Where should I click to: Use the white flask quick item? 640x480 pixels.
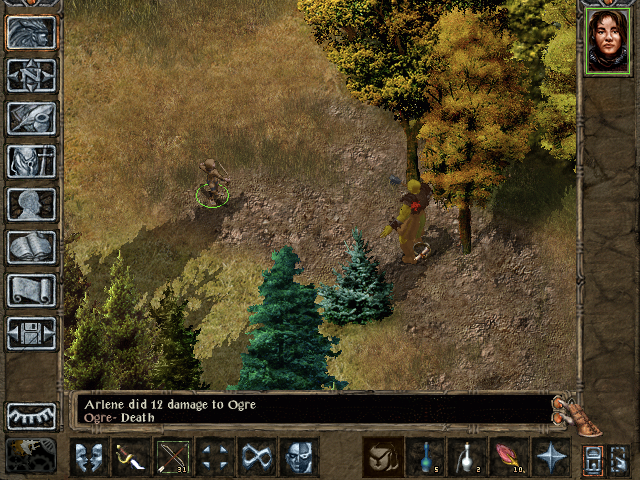tap(467, 457)
